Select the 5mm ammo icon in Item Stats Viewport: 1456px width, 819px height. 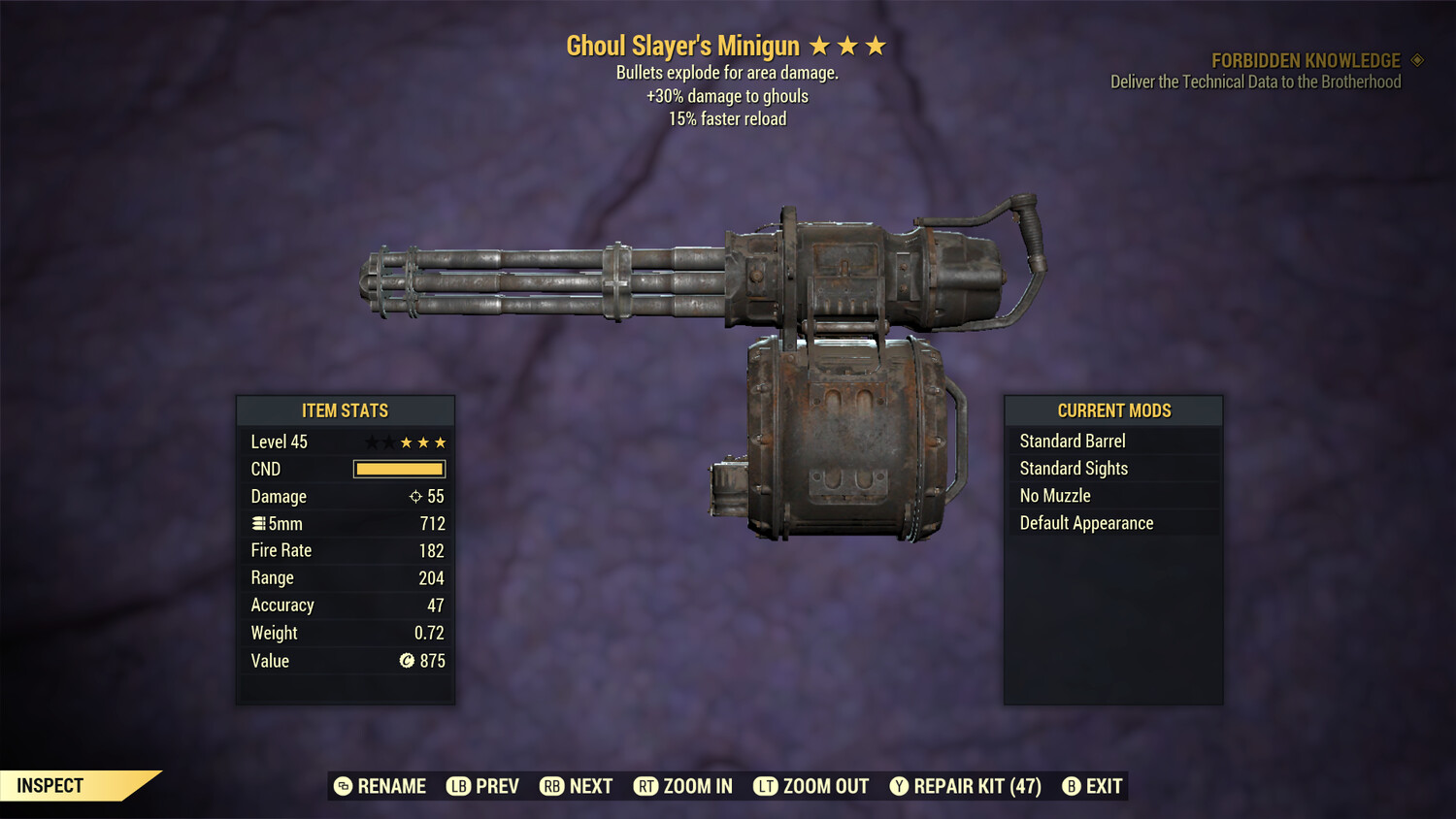tap(258, 523)
